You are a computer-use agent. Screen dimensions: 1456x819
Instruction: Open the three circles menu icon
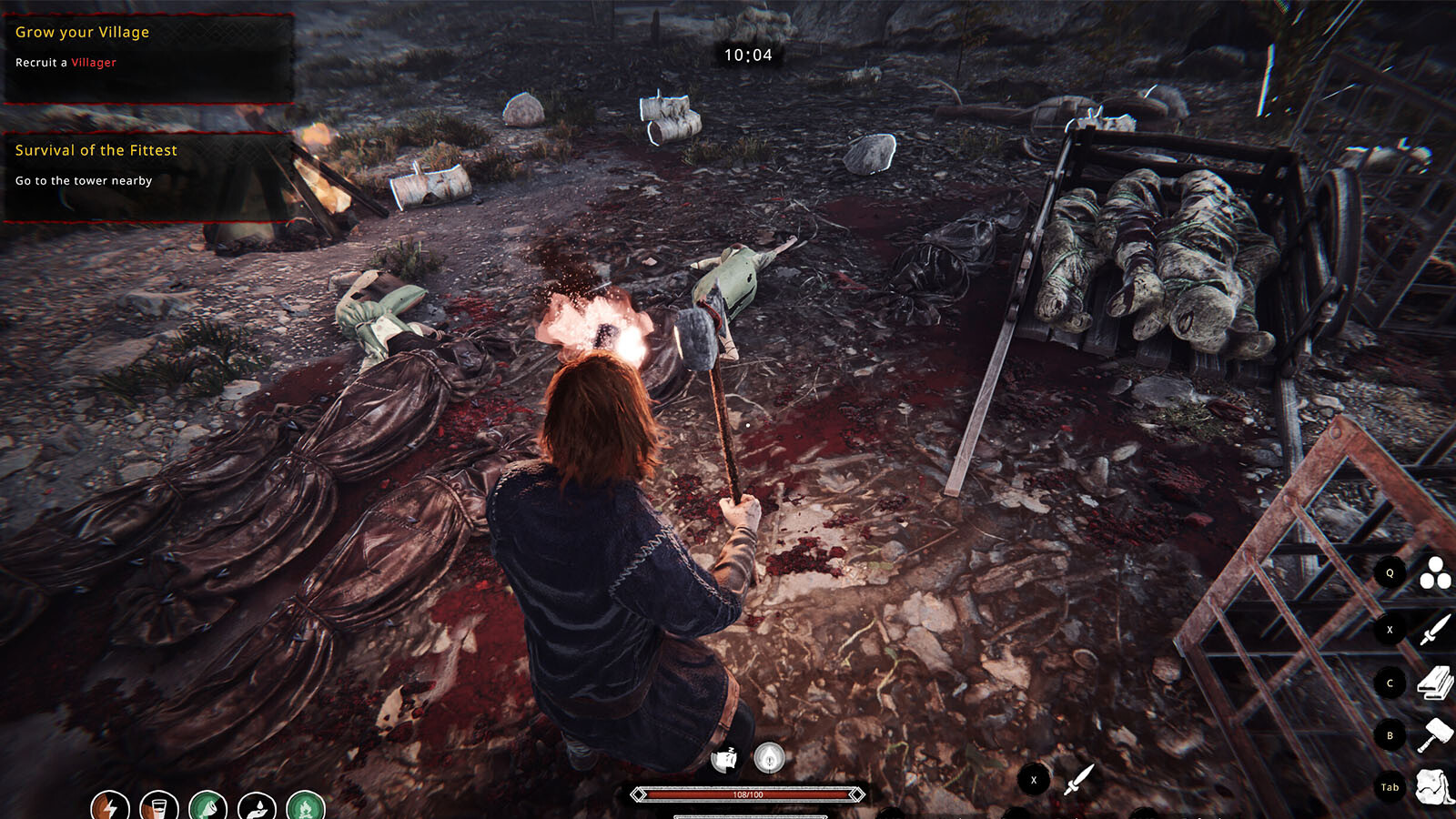pyautogui.click(x=1435, y=573)
